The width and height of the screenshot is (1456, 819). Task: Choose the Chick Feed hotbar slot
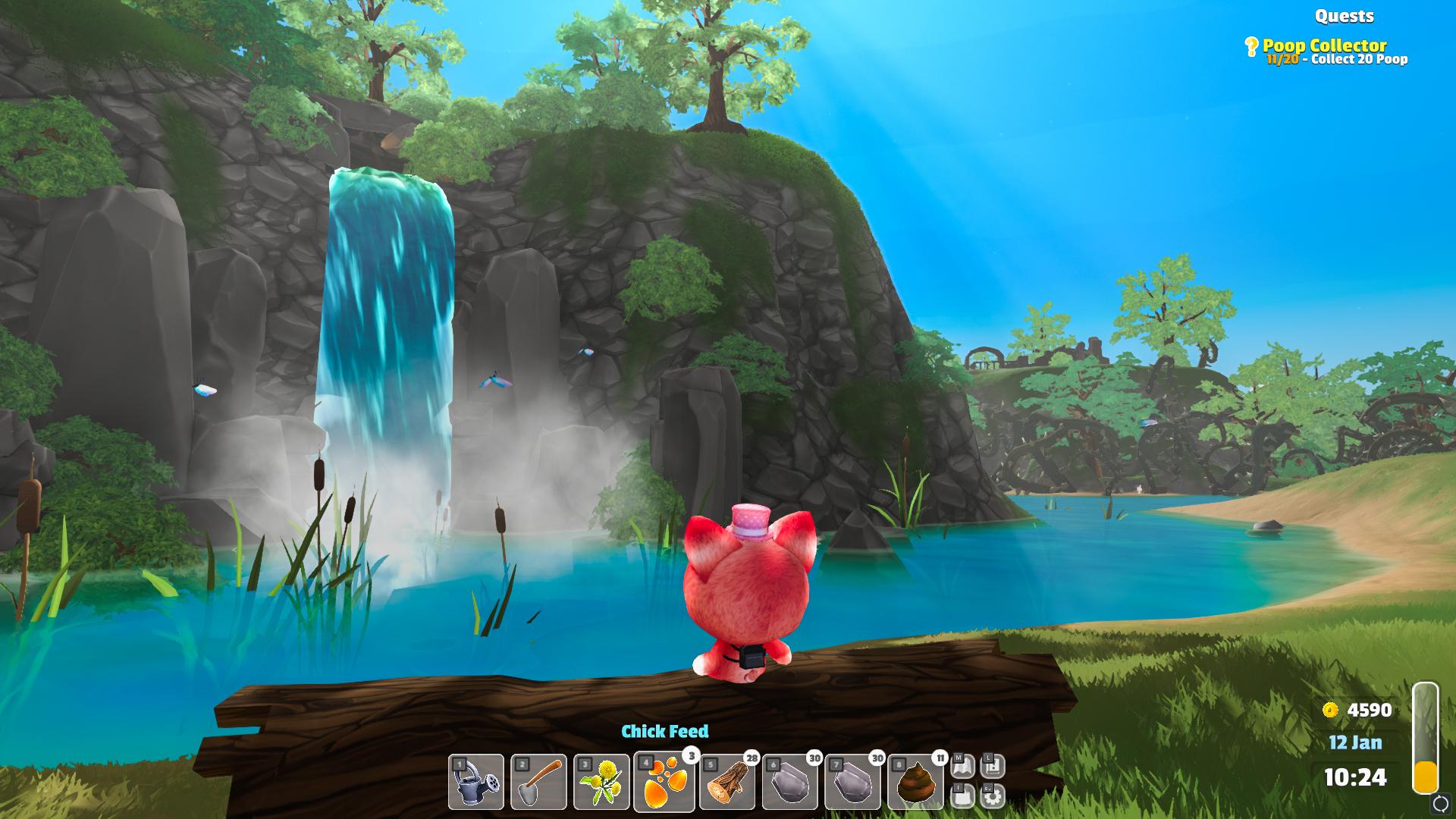pos(664,782)
